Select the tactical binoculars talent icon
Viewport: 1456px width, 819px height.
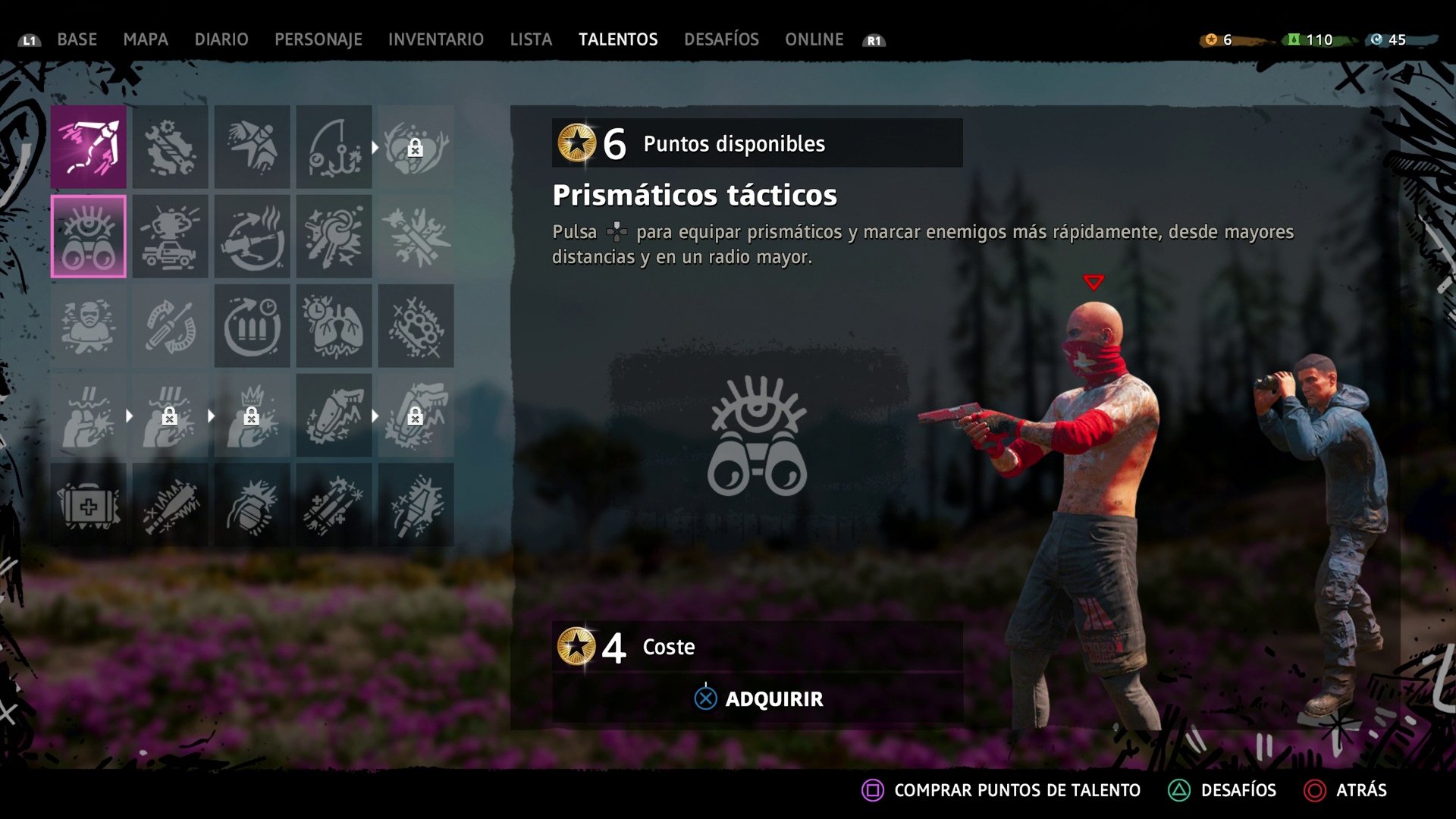89,235
